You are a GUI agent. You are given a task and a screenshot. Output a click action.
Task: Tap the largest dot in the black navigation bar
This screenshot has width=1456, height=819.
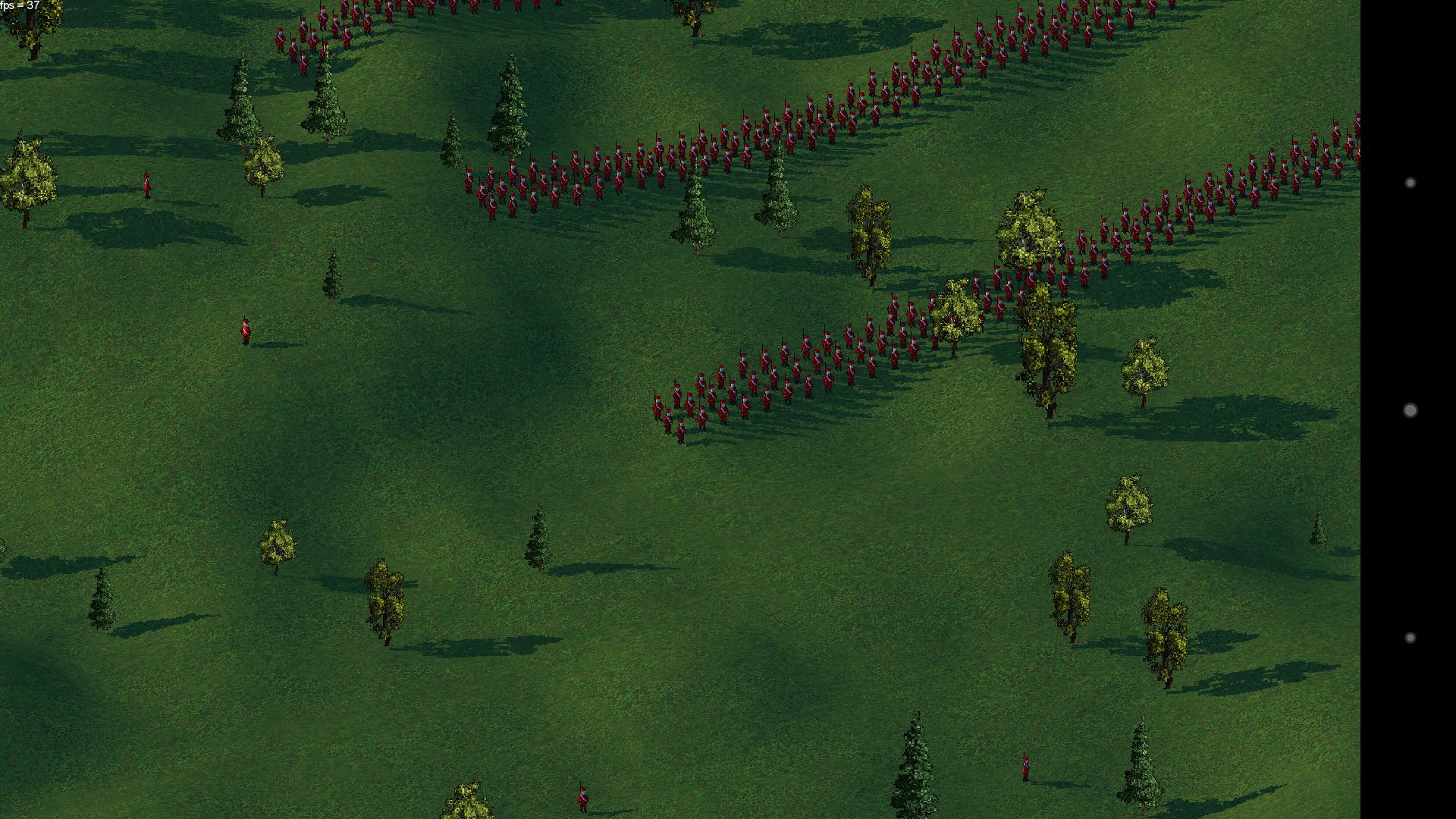click(x=1410, y=410)
